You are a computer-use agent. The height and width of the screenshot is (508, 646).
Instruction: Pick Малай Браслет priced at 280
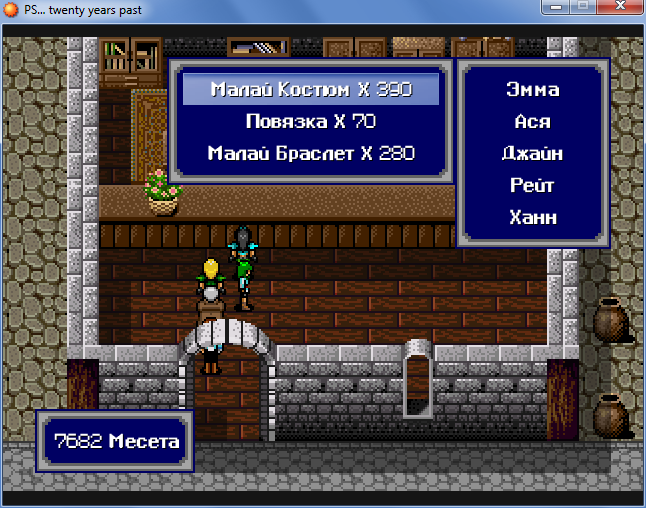pos(311,154)
